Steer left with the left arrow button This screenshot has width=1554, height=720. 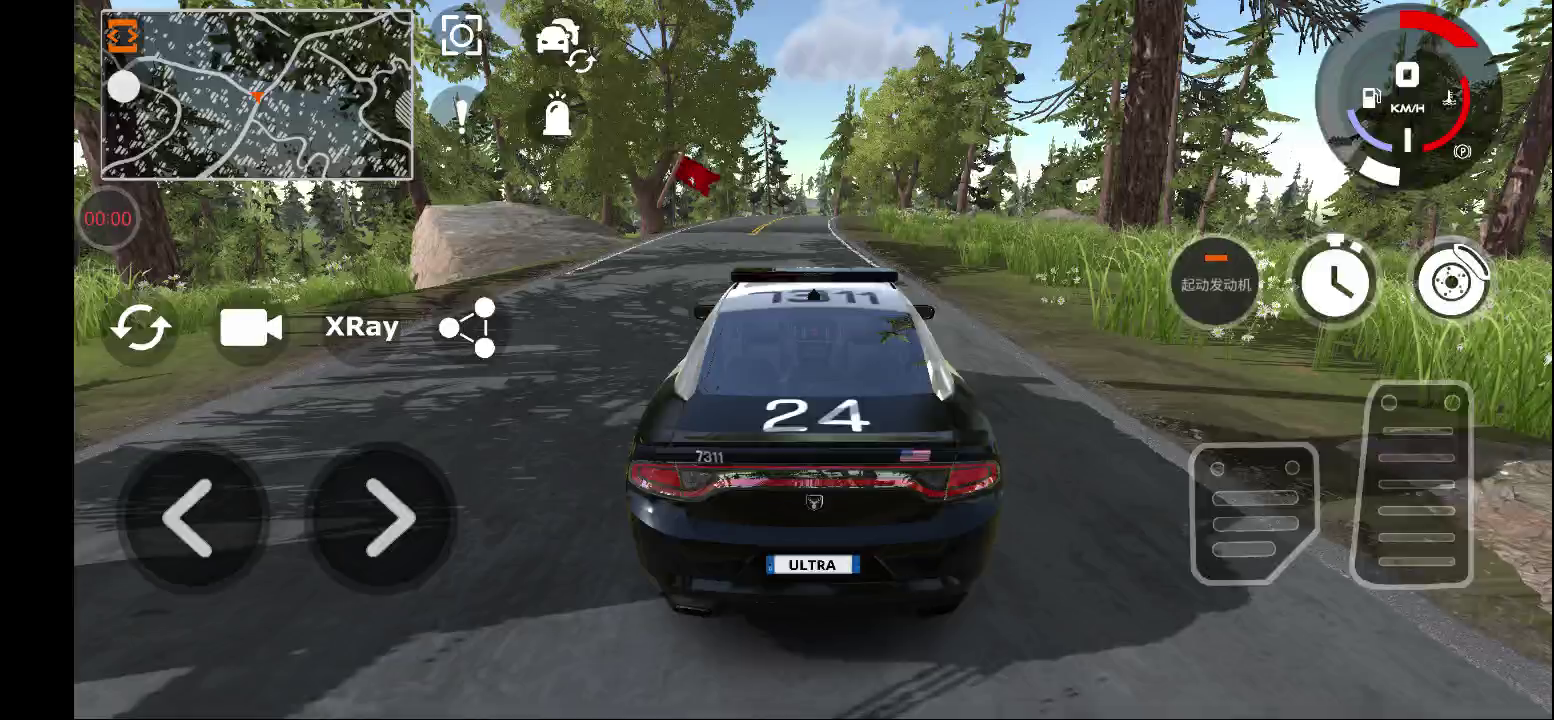coord(190,518)
